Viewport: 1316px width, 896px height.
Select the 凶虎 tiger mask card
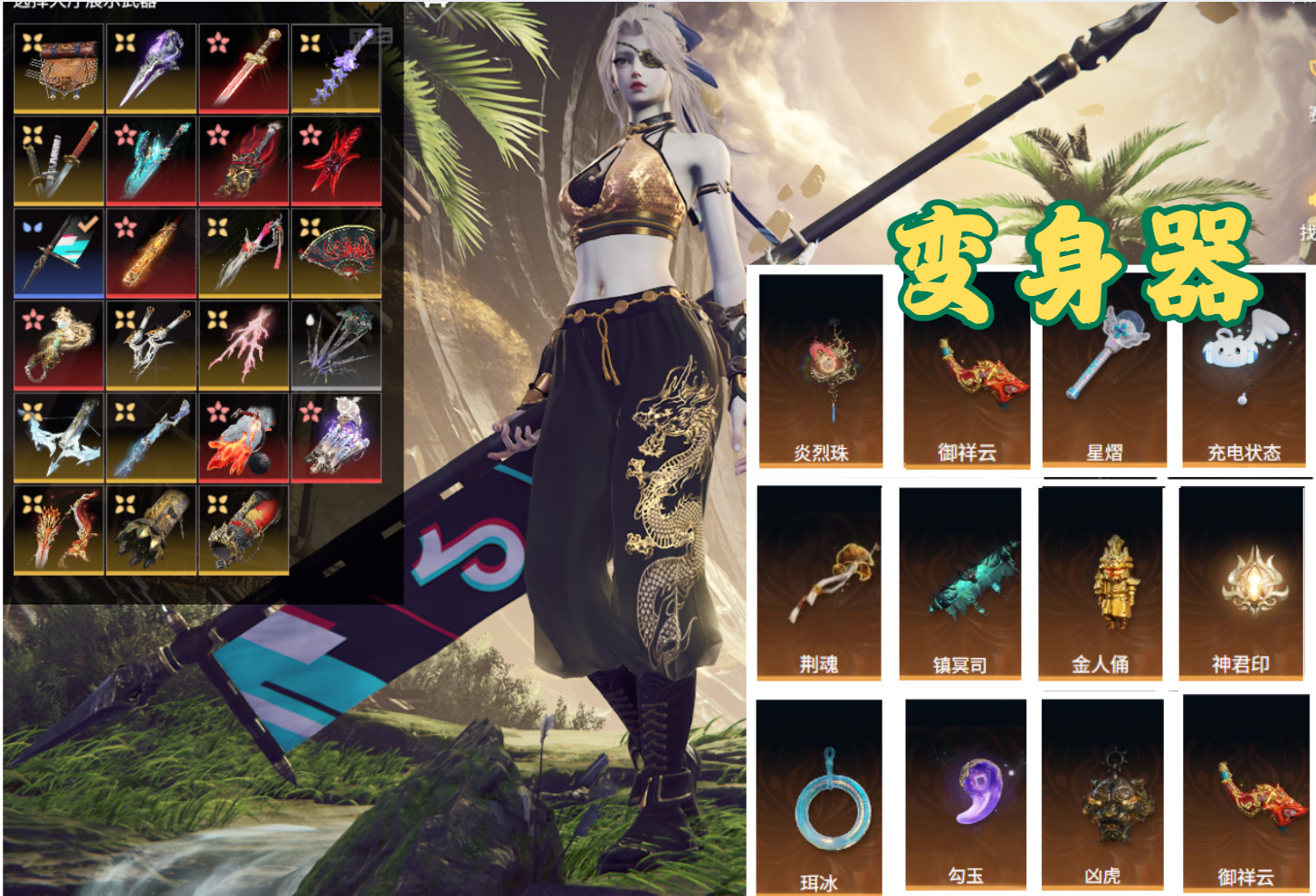coord(1102,795)
